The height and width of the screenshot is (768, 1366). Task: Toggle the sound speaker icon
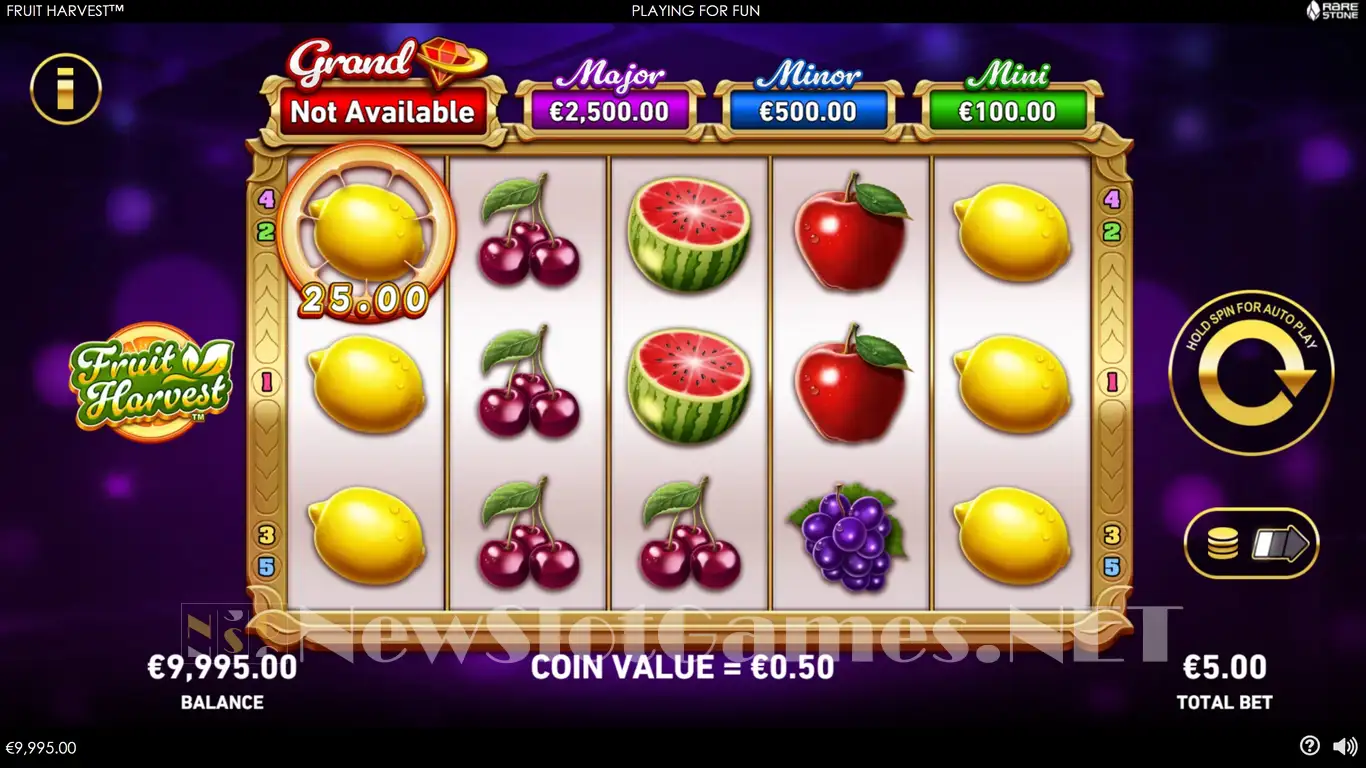[x=1345, y=746]
